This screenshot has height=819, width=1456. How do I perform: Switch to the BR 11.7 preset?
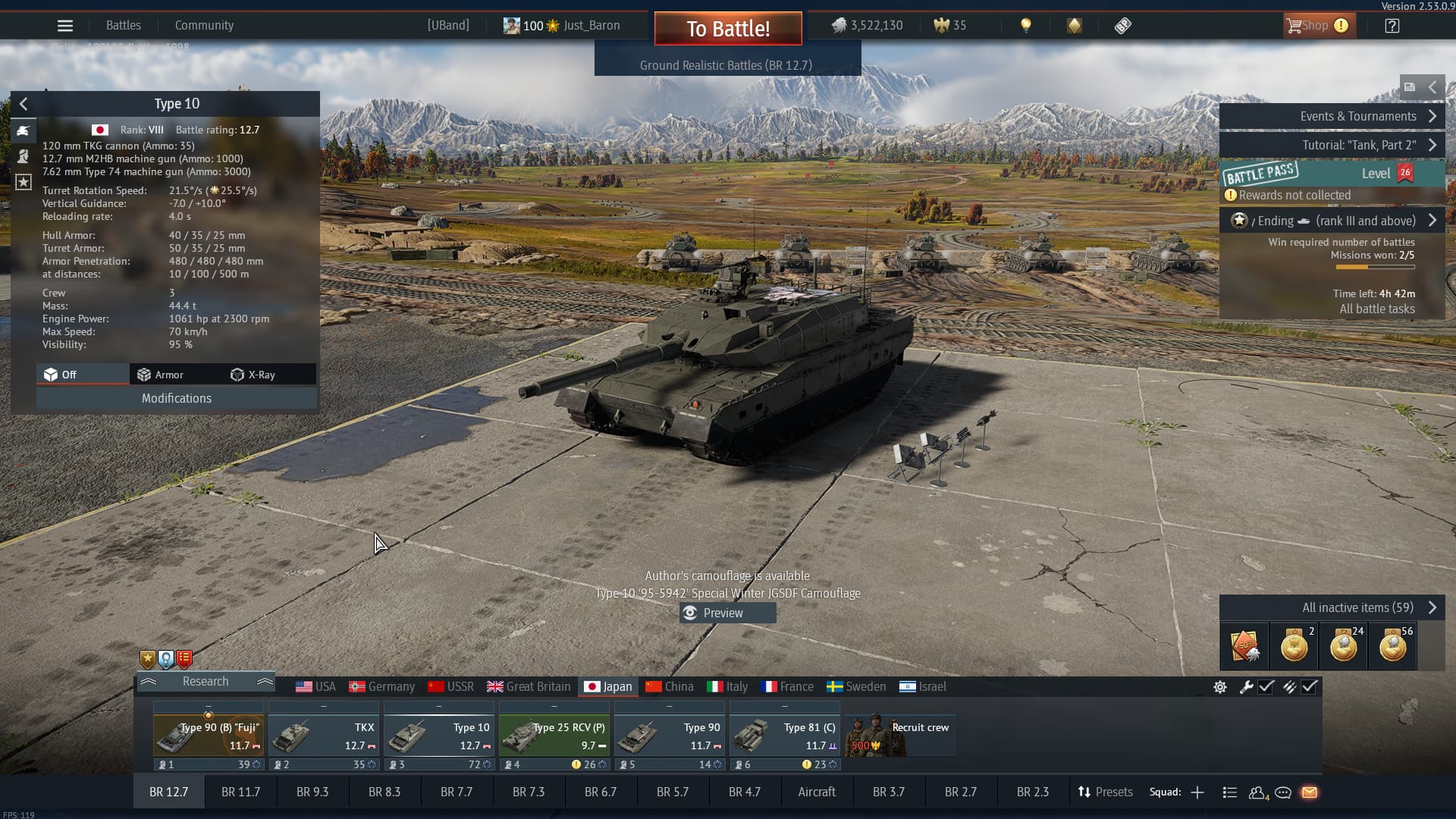coord(240,792)
